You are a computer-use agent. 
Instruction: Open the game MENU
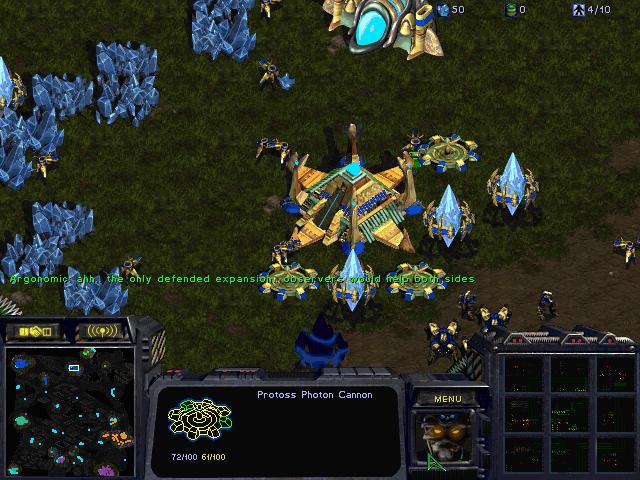click(x=447, y=399)
